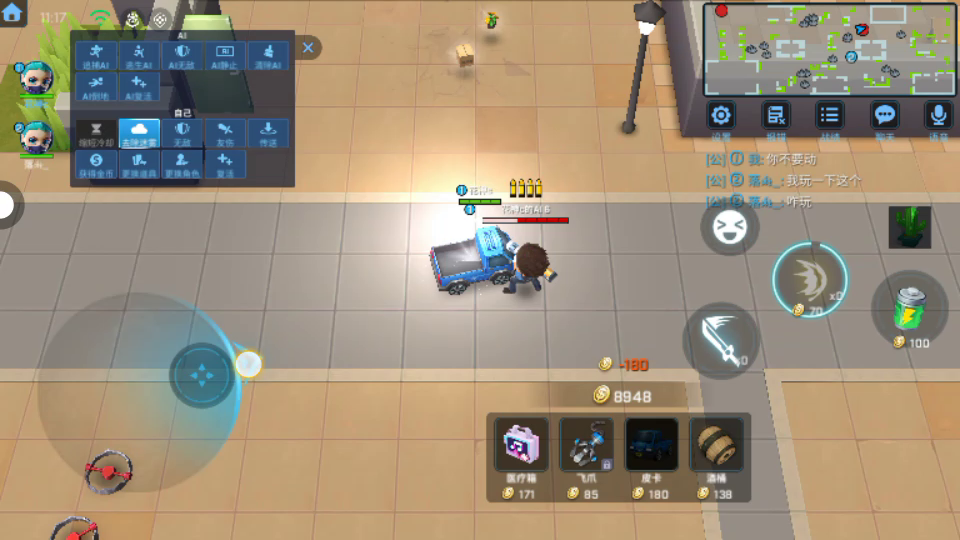Toggle the 去除迷雾 cloud option

139,134
